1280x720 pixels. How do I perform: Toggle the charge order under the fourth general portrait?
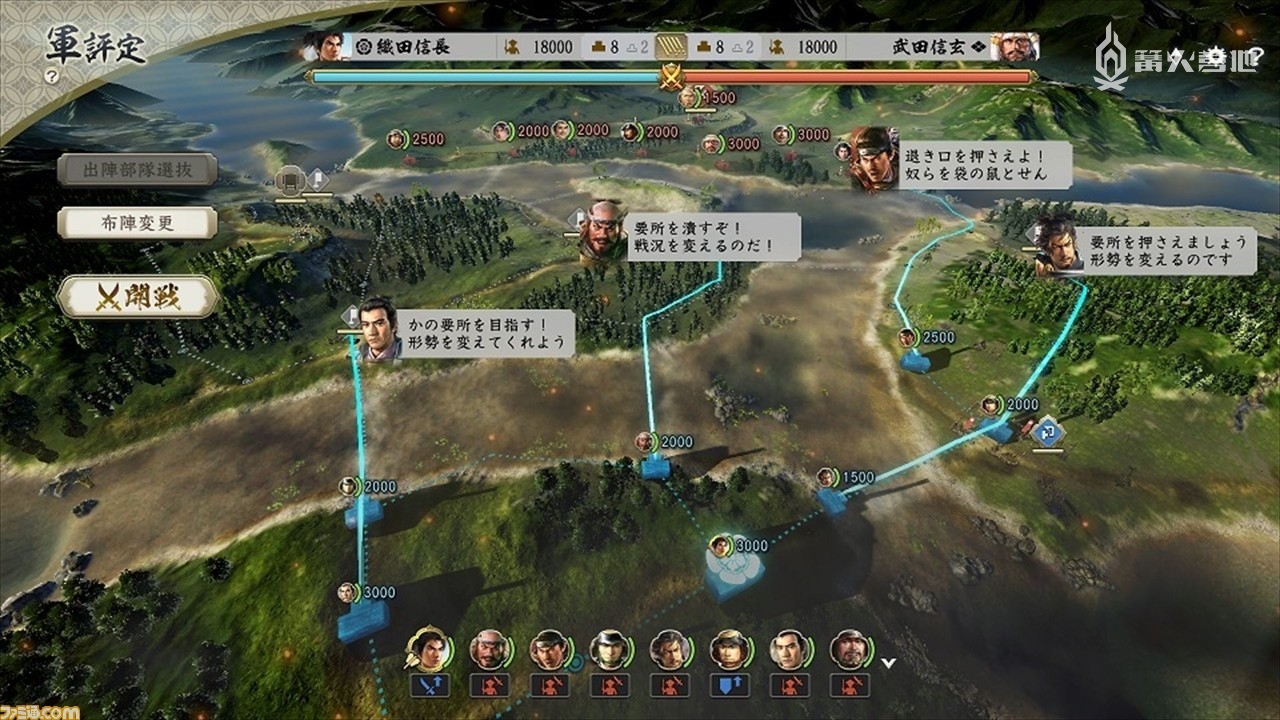(x=611, y=686)
